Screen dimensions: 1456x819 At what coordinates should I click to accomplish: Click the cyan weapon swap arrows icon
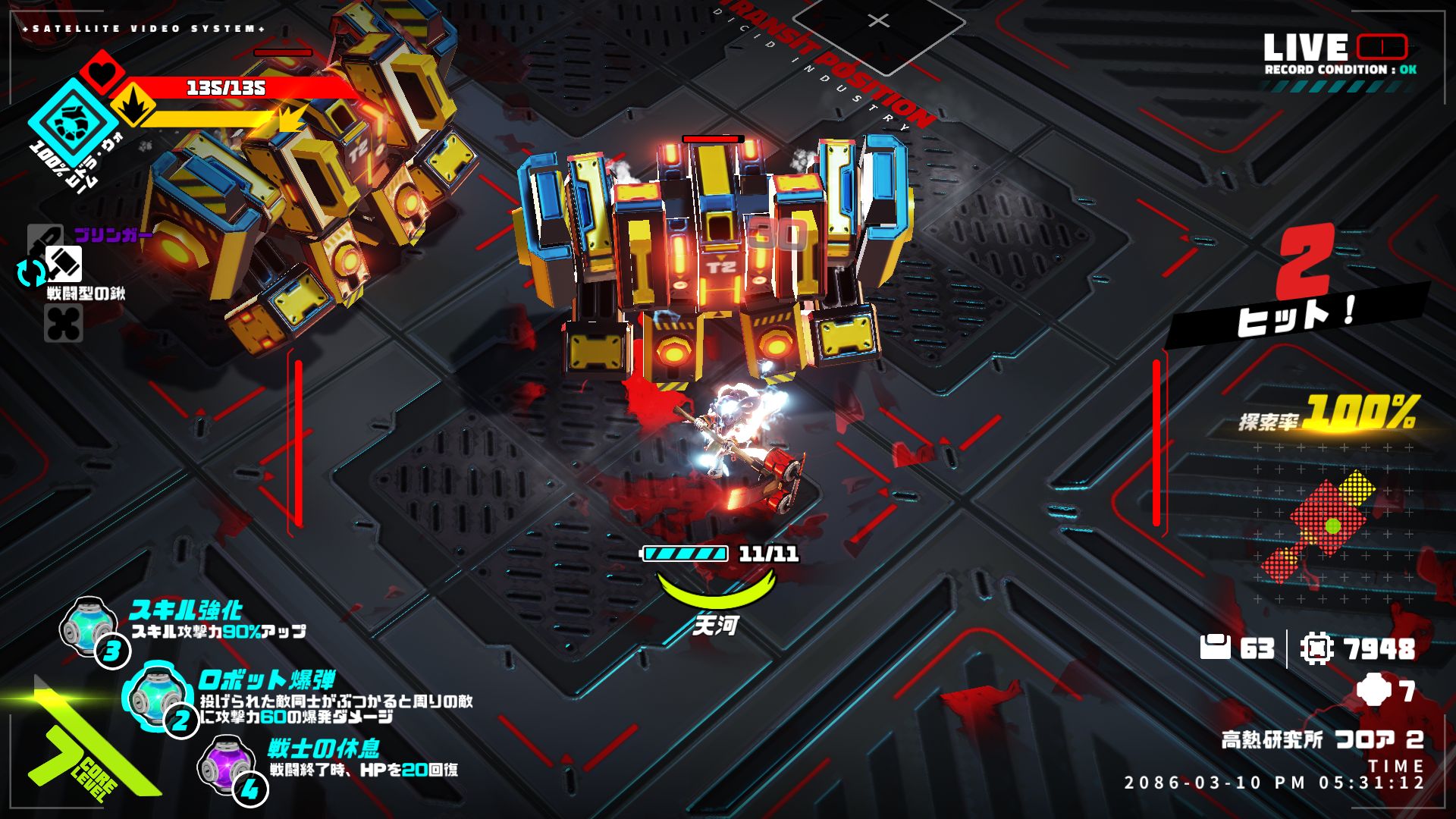coord(32,272)
